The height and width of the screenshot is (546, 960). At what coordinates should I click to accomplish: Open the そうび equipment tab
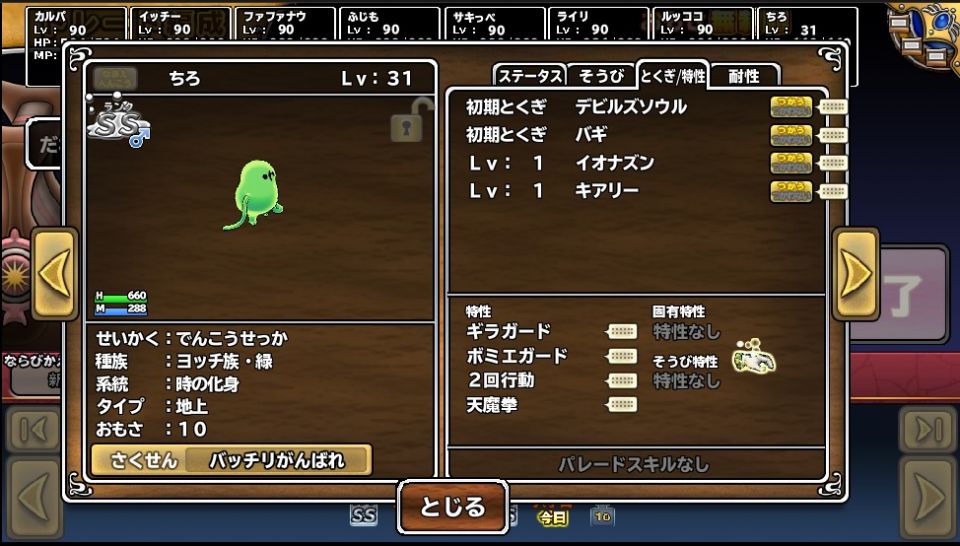(601, 76)
